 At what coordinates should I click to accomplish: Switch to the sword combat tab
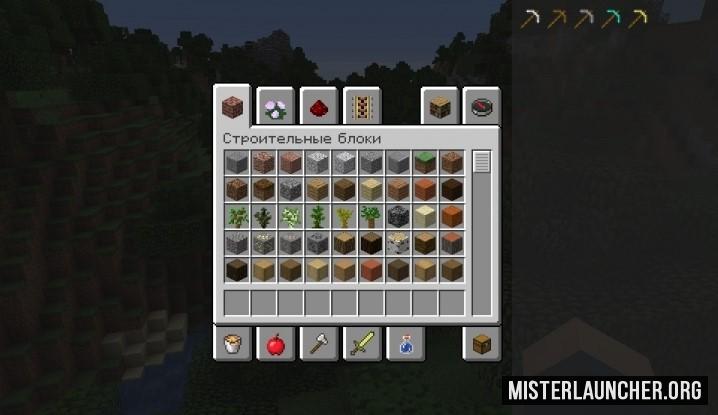[358, 345]
